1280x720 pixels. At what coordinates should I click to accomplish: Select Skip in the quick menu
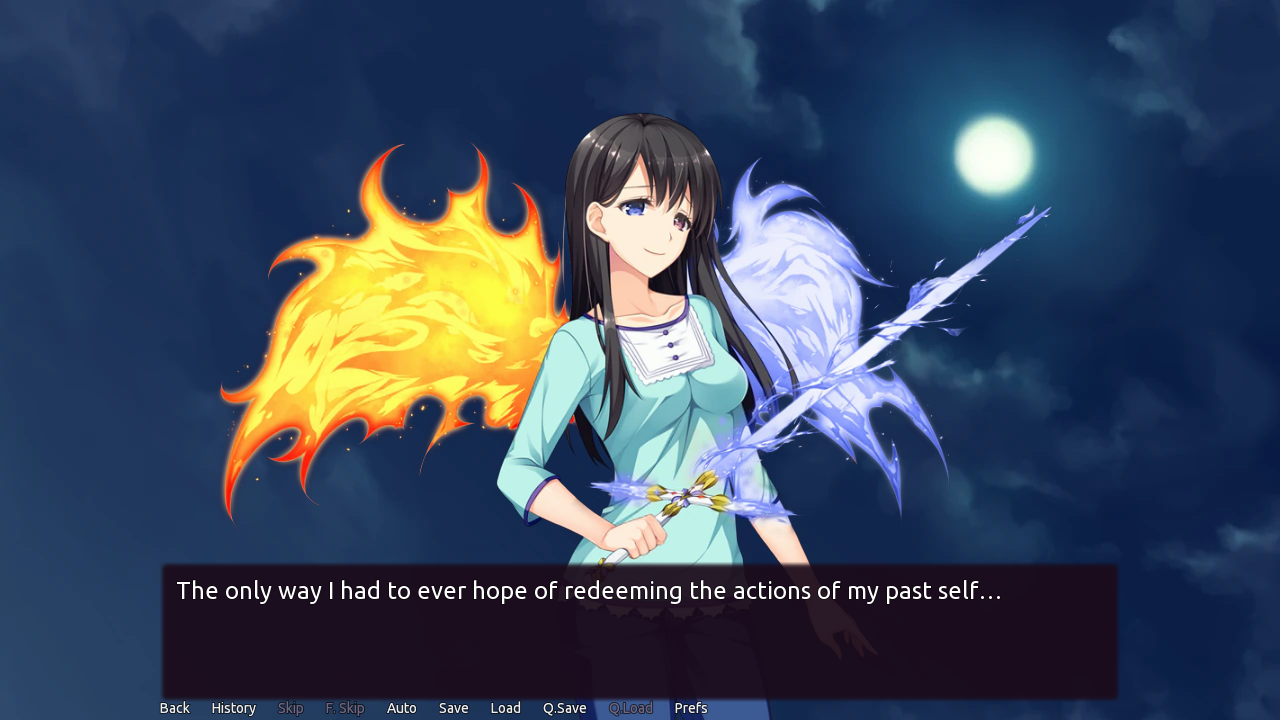click(x=290, y=707)
